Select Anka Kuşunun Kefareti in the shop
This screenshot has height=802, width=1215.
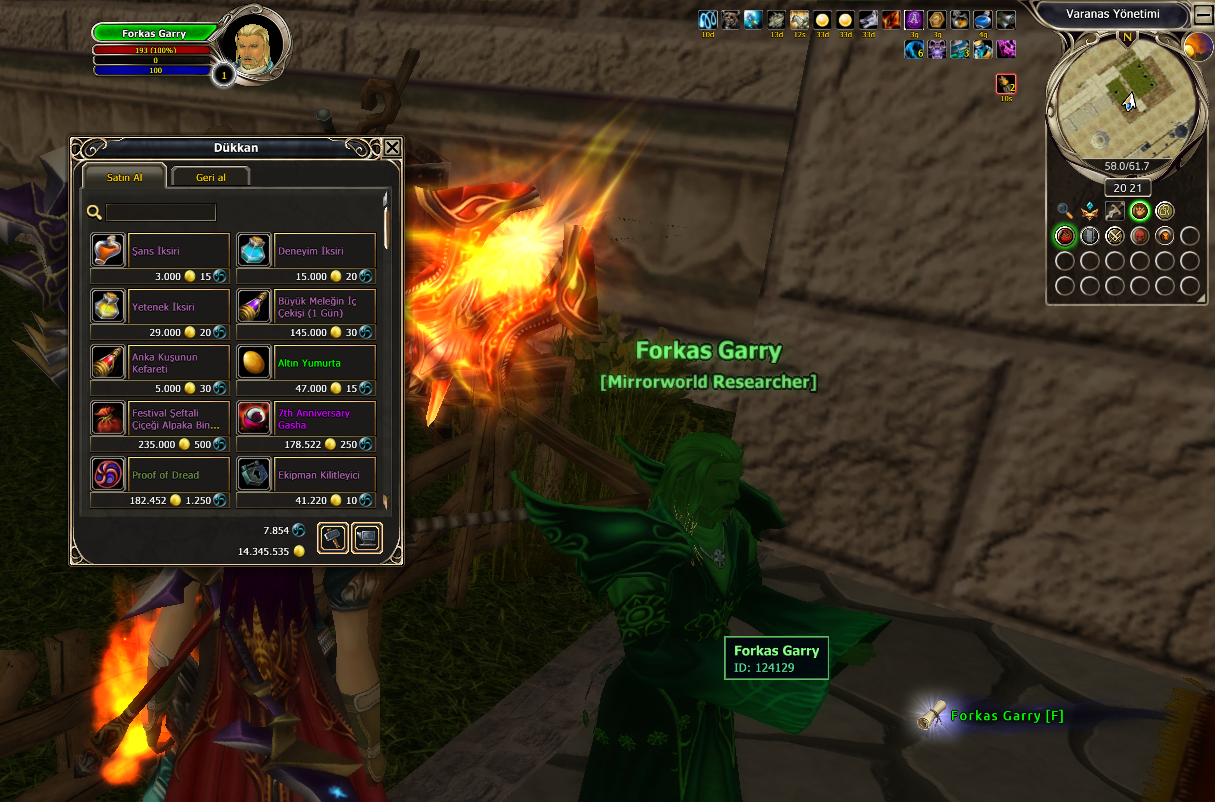click(108, 362)
